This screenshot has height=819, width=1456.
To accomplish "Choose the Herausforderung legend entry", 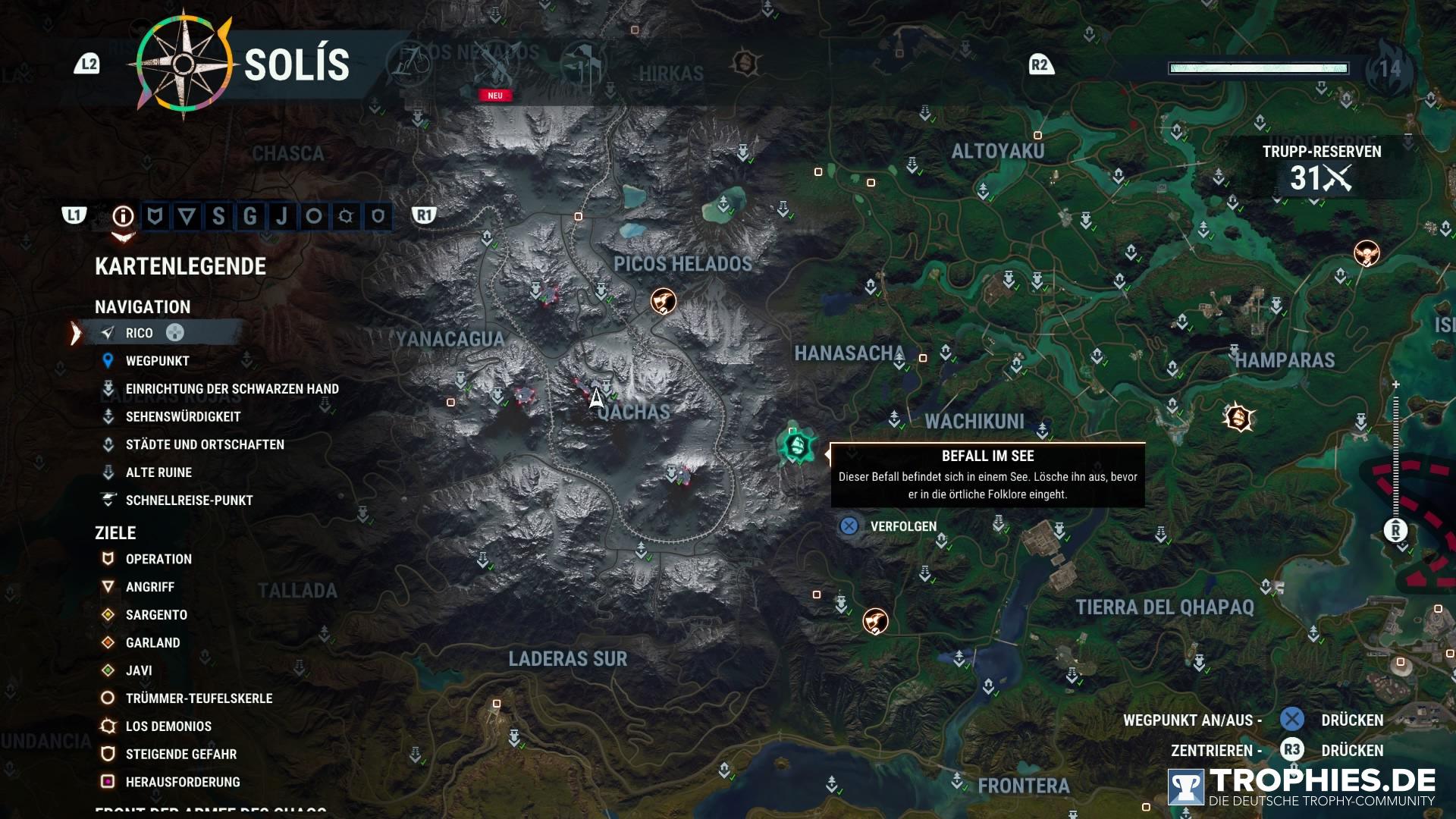I will click(x=182, y=782).
